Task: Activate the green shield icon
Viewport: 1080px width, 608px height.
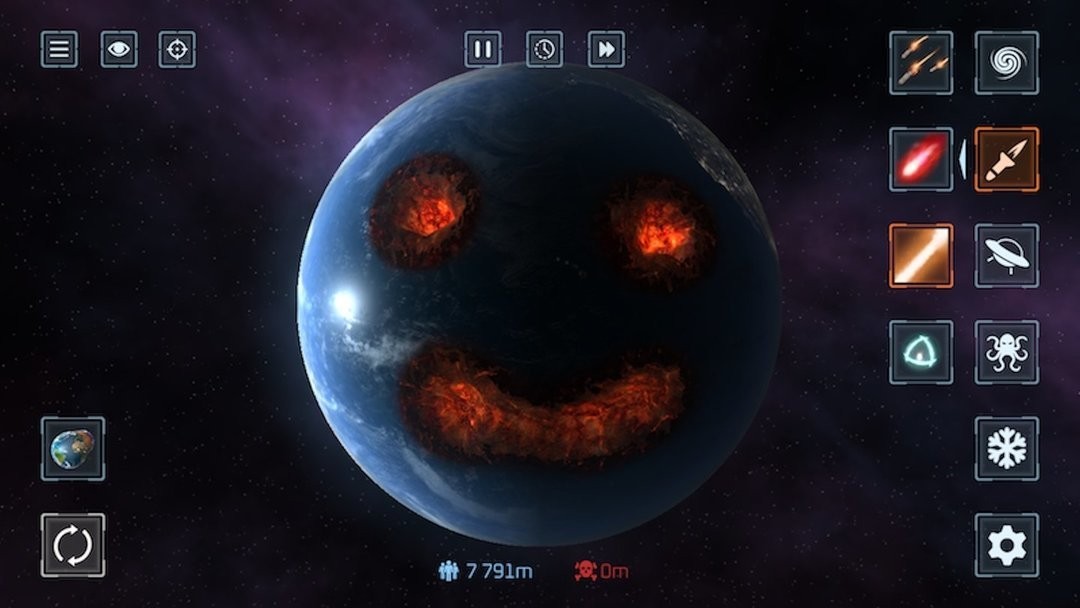Action: pyautogui.click(x=921, y=352)
